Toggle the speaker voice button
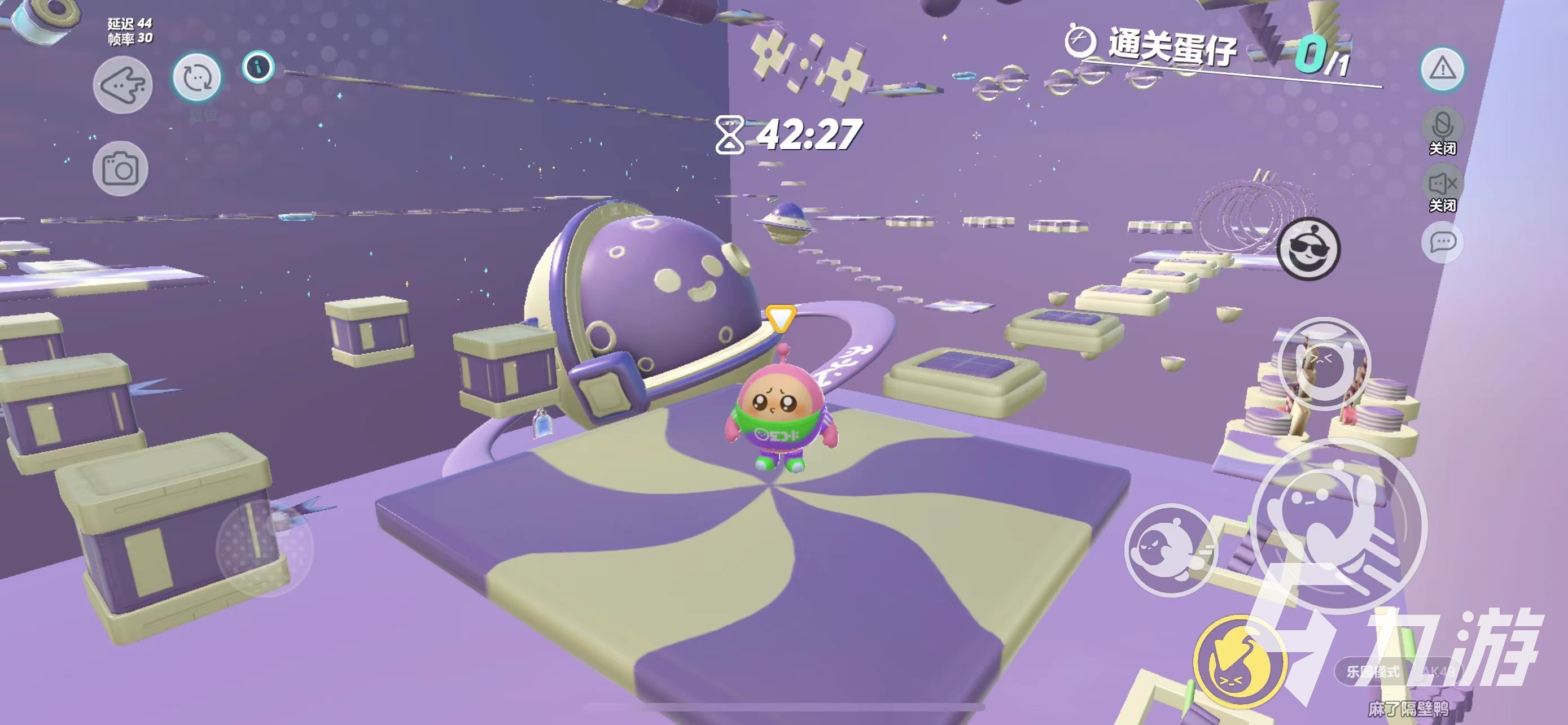 1442,184
